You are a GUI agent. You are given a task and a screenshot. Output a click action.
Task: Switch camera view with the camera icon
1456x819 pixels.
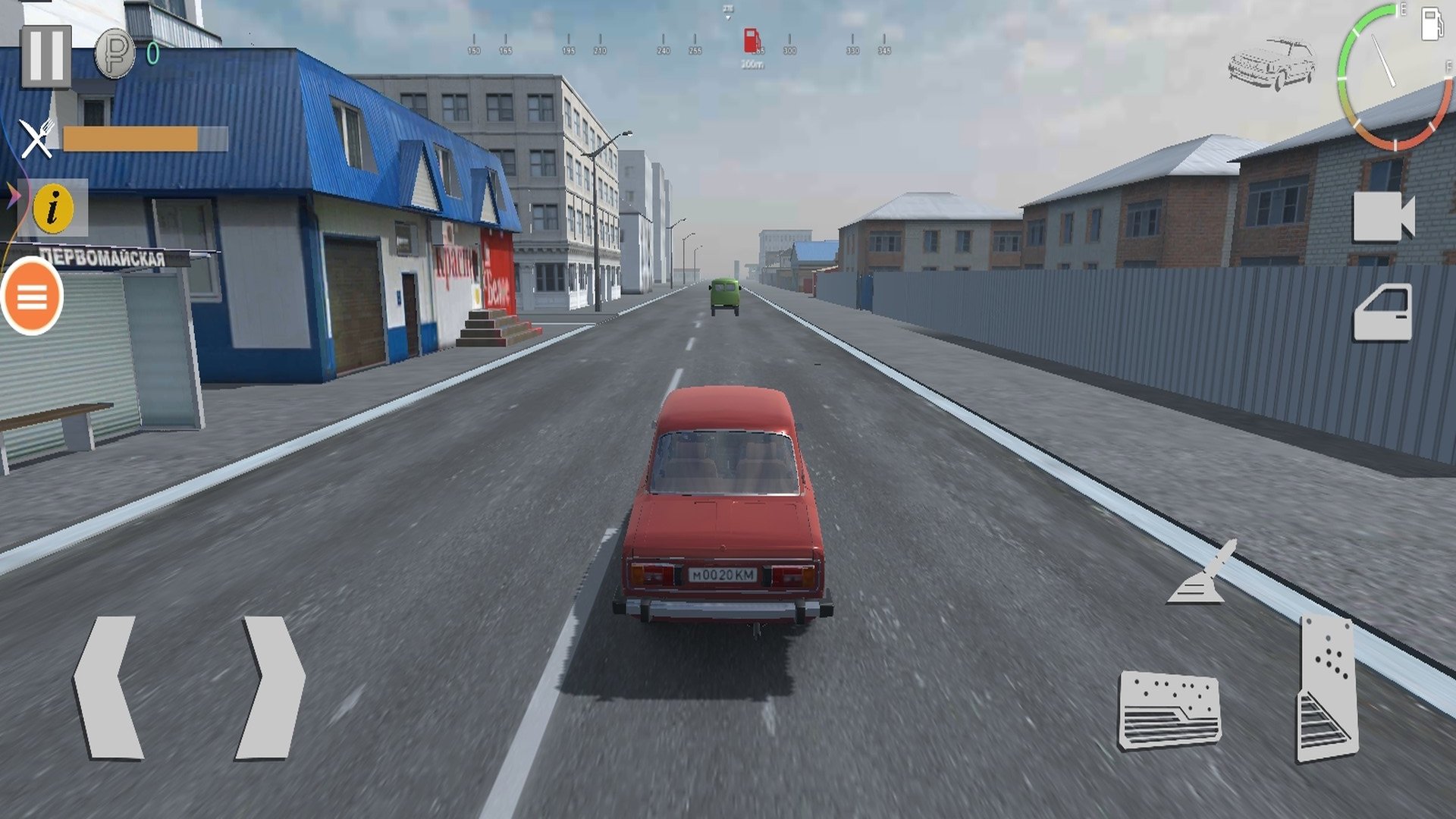tap(1383, 217)
